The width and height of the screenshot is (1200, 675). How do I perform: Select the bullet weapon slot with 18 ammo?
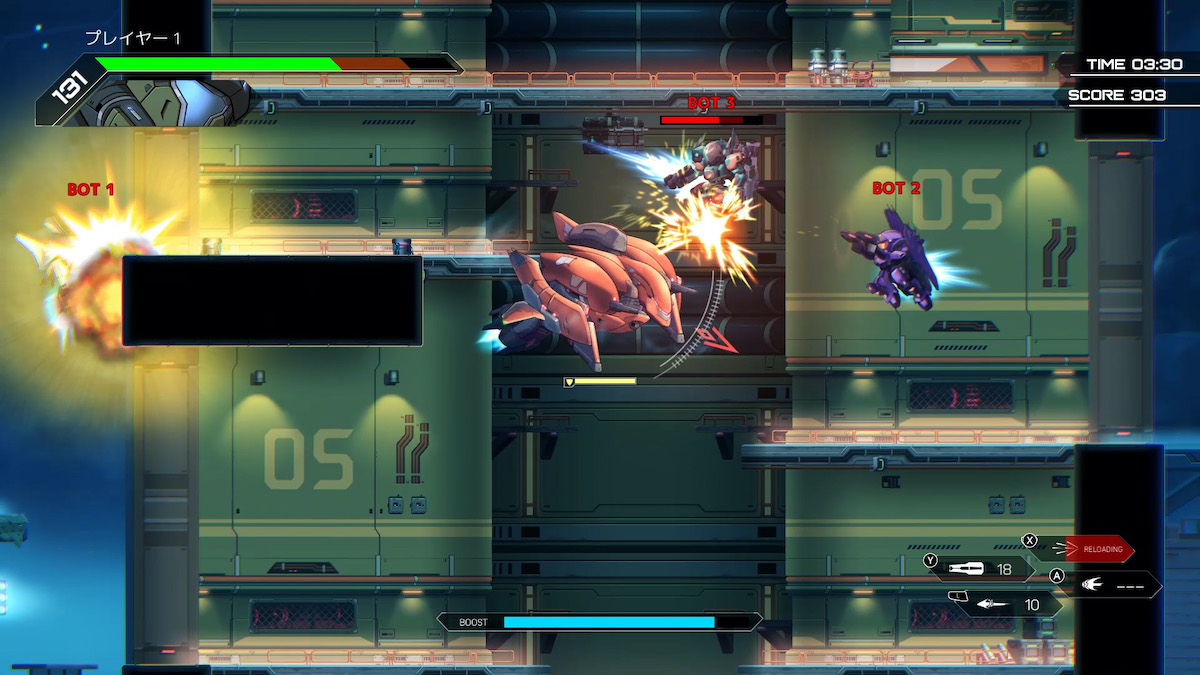(982, 569)
